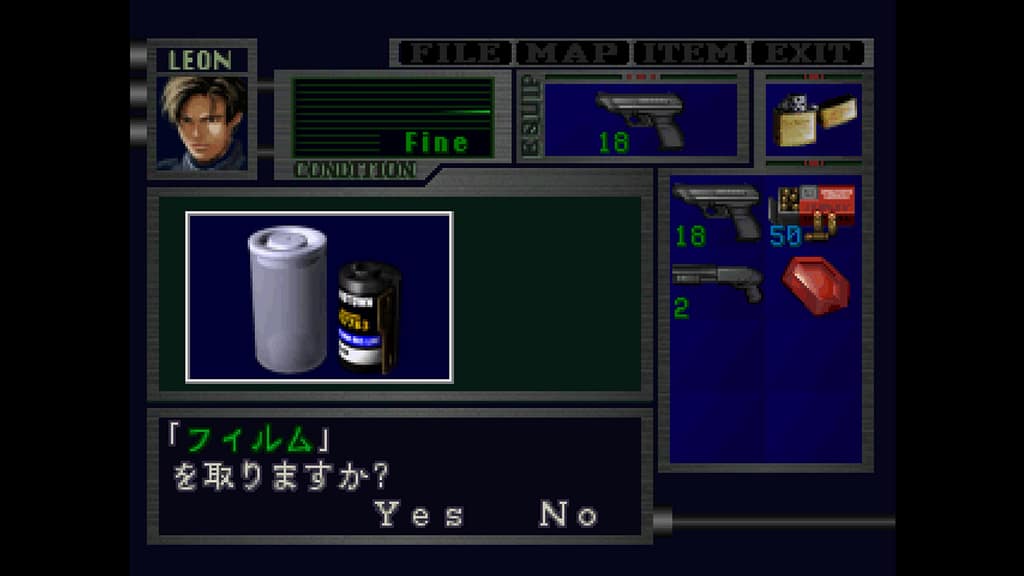
Task: Select the shotgun inventory slot
Action: coord(717,289)
